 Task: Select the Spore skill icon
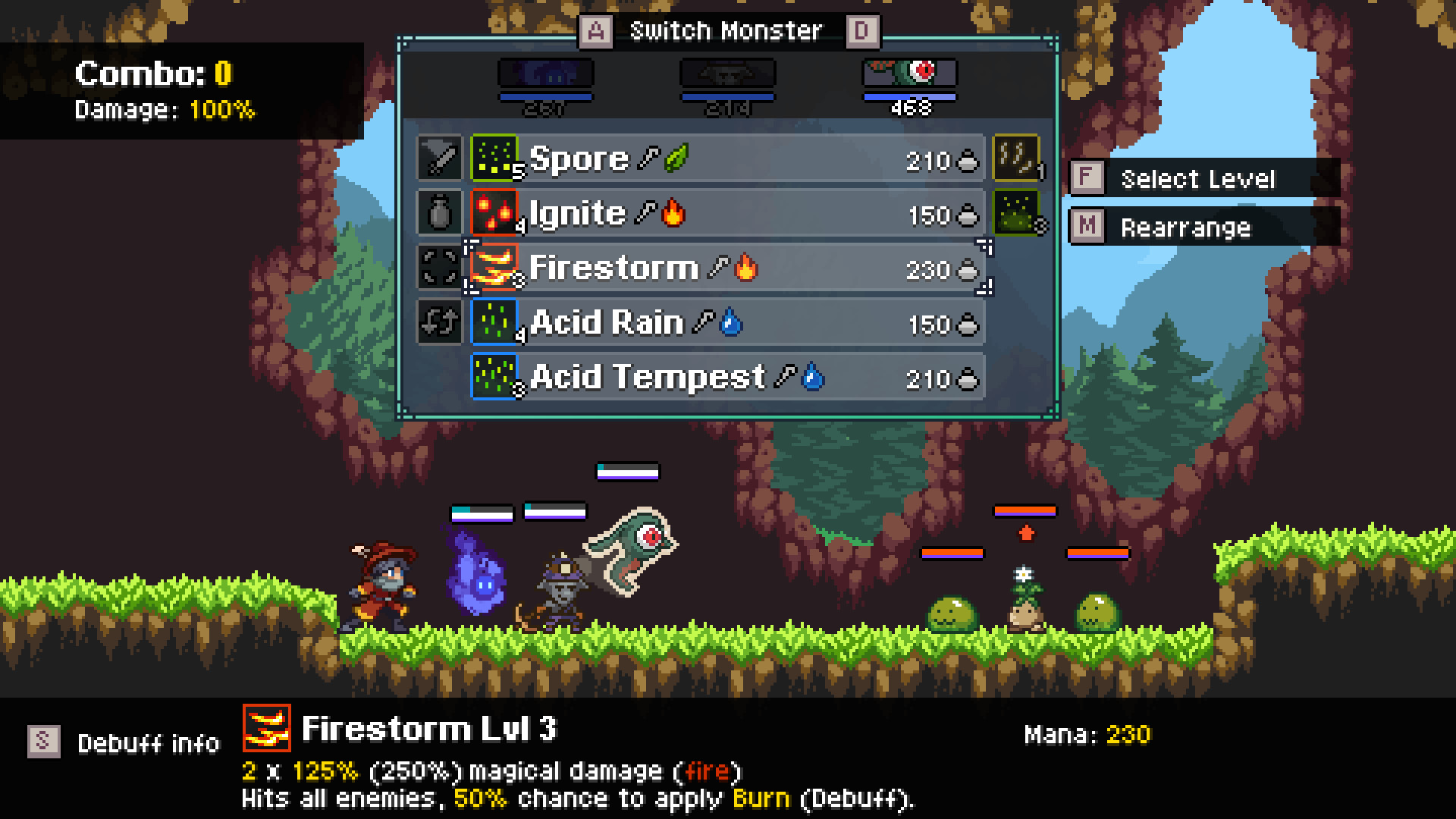click(x=494, y=158)
